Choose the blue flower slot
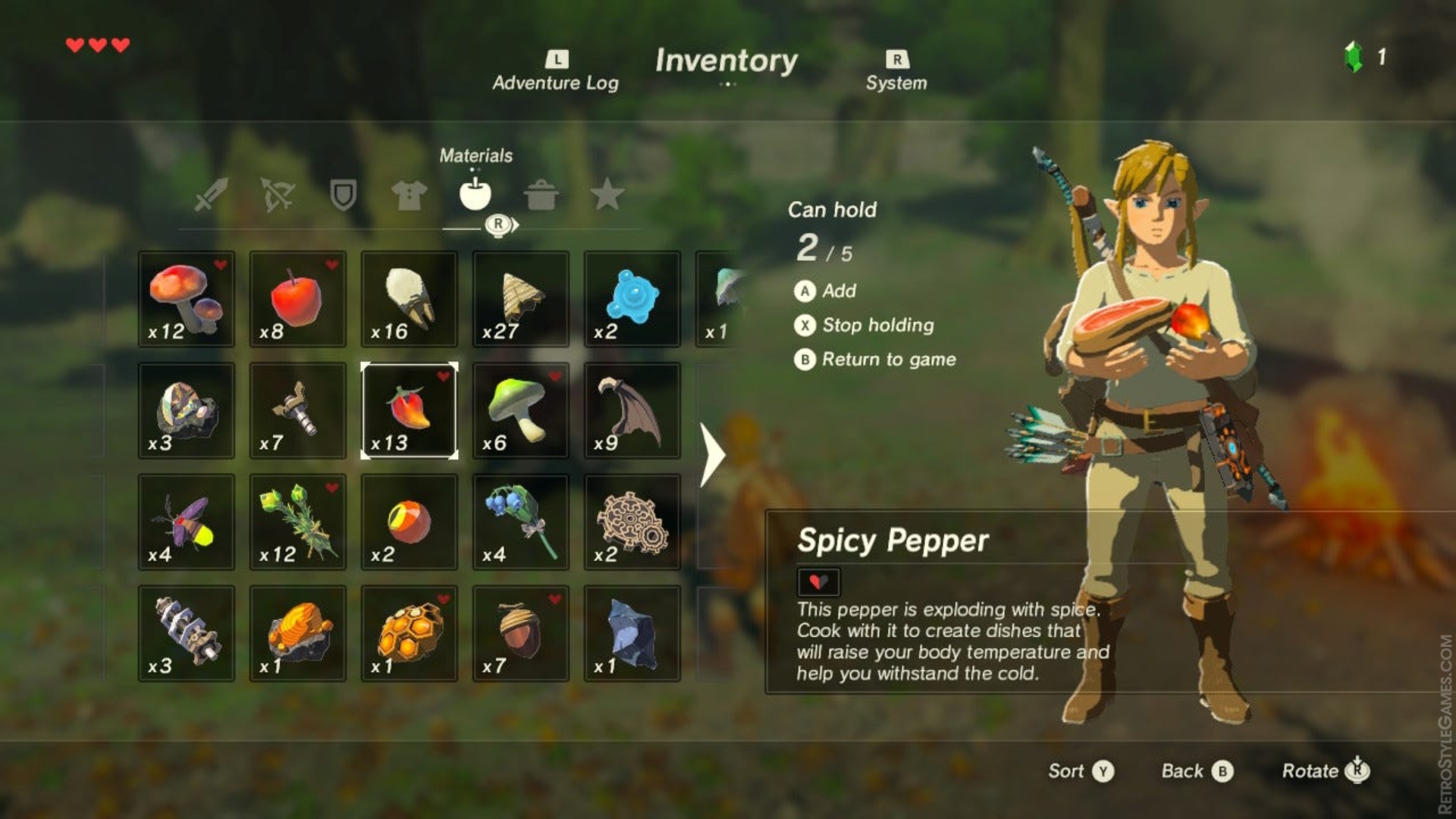The image size is (1456, 819). tap(521, 522)
